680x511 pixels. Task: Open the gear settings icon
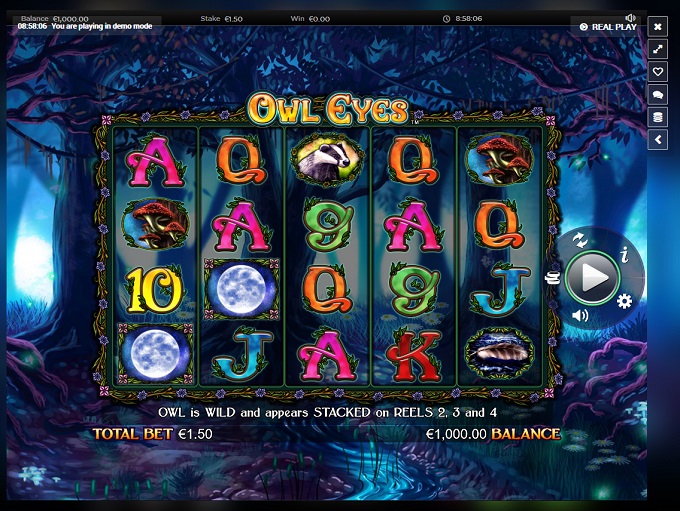pos(624,301)
